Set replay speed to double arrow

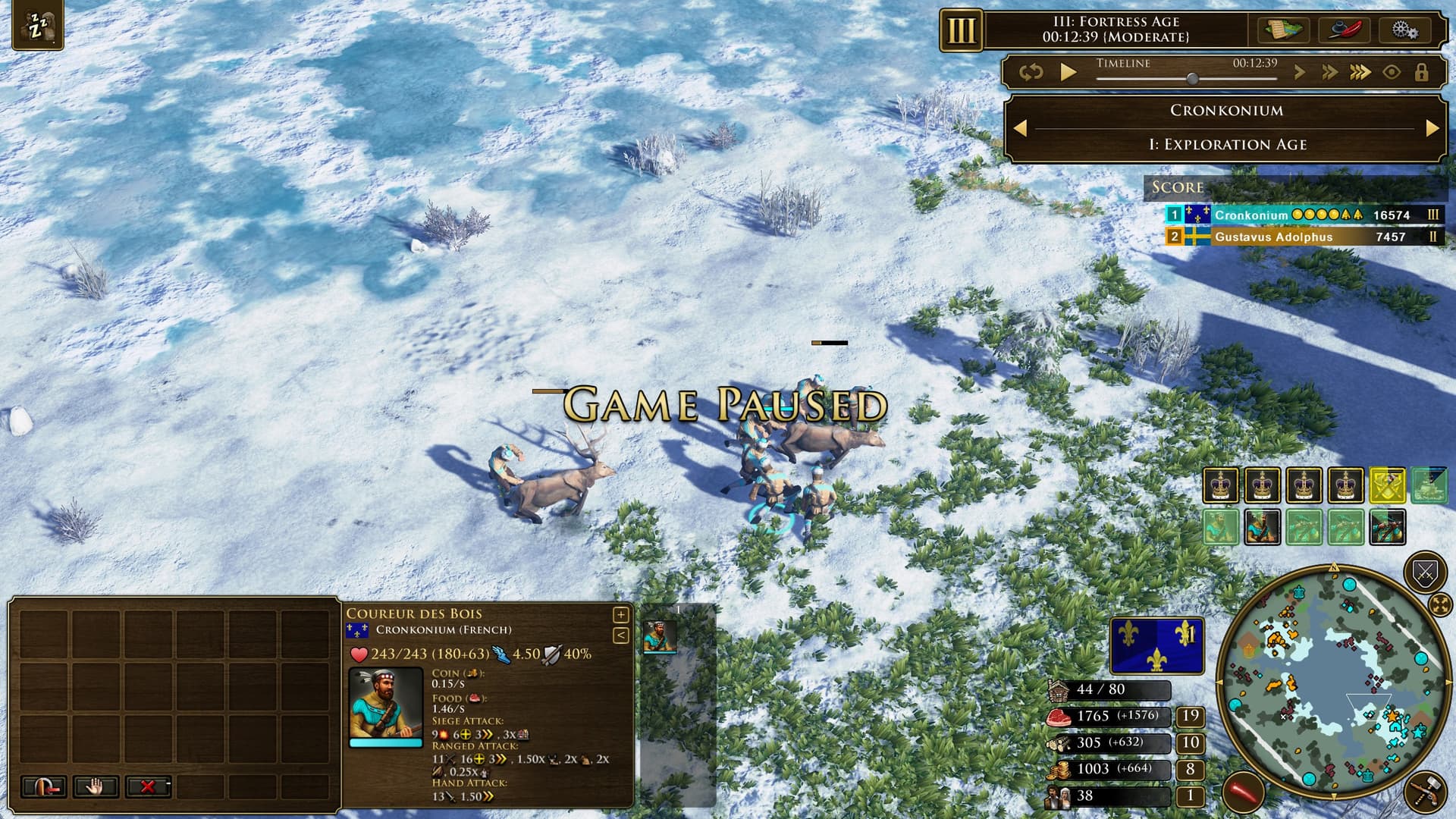tap(1329, 73)
